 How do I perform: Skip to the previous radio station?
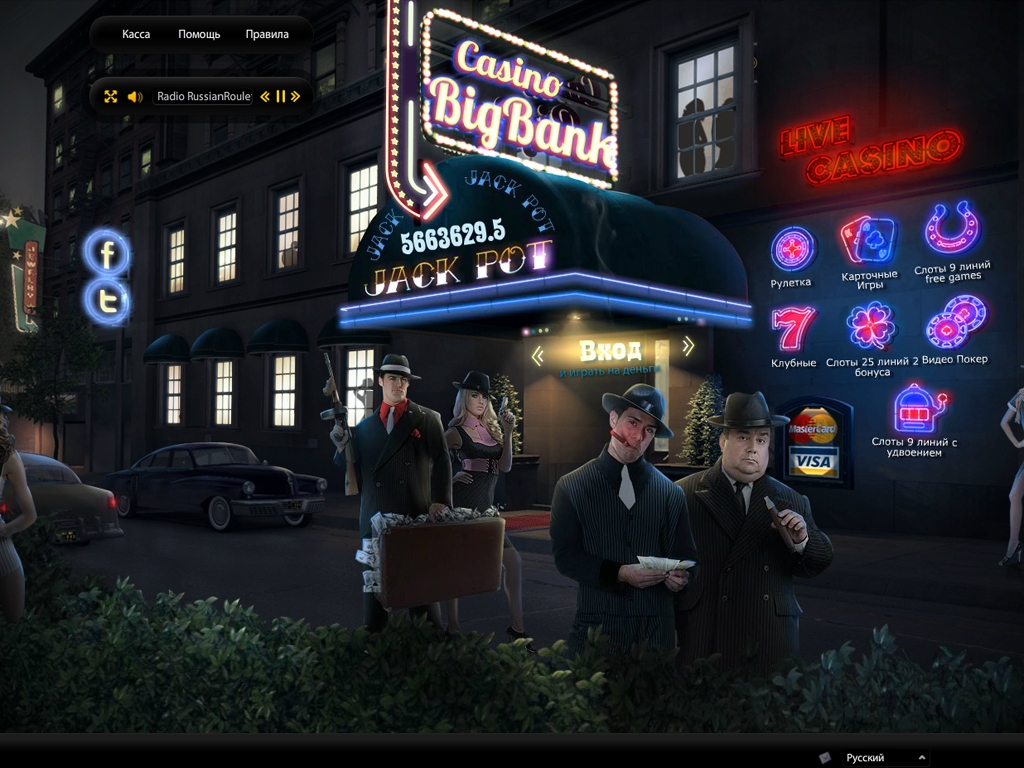pyautogui.click(x=265, y=97)
